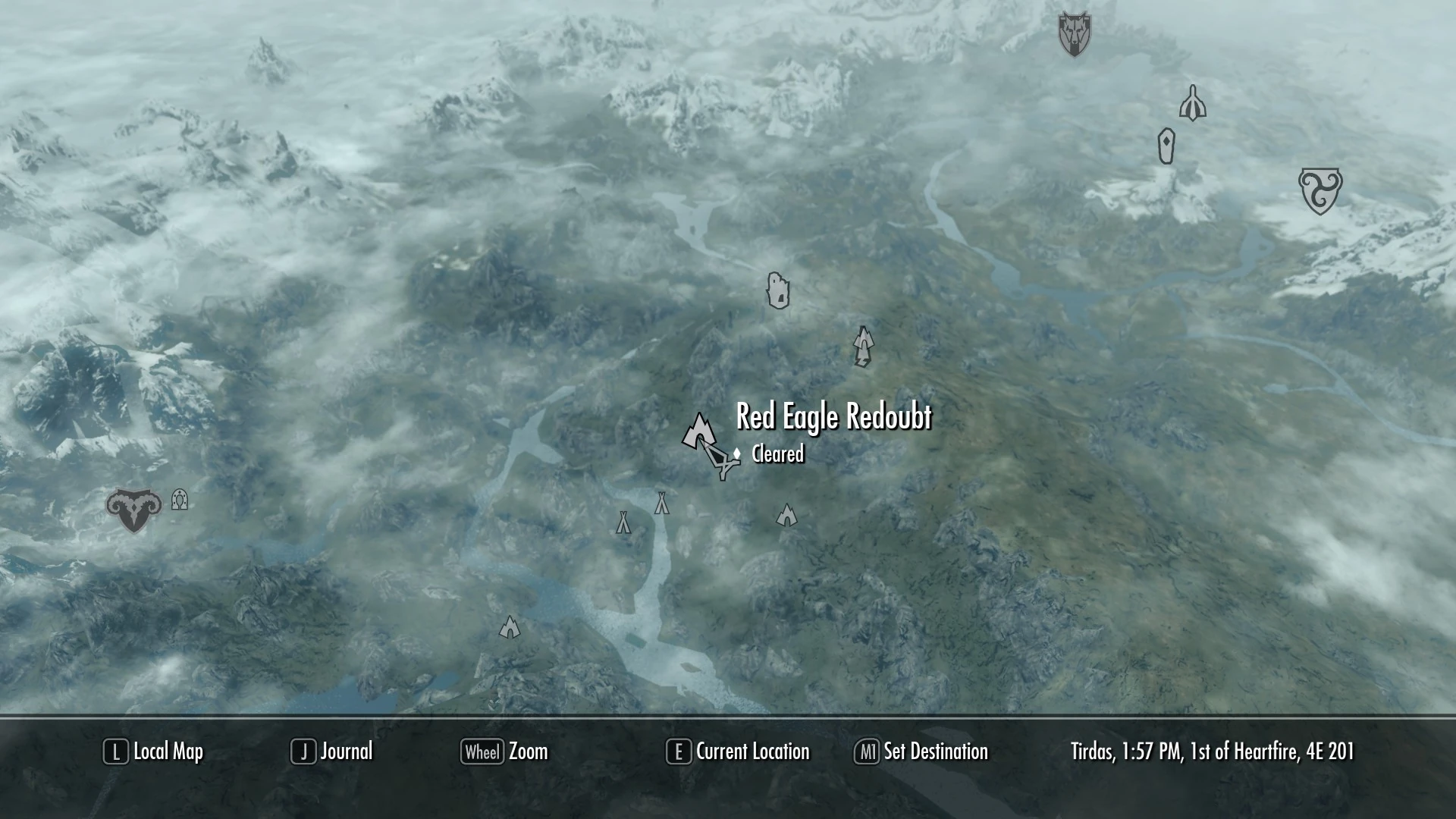The width and height of the screenshot is (1456, 819).
Task: Click the Wheel Zoom control
Action: pyautogui.click(x=504, y=752)
